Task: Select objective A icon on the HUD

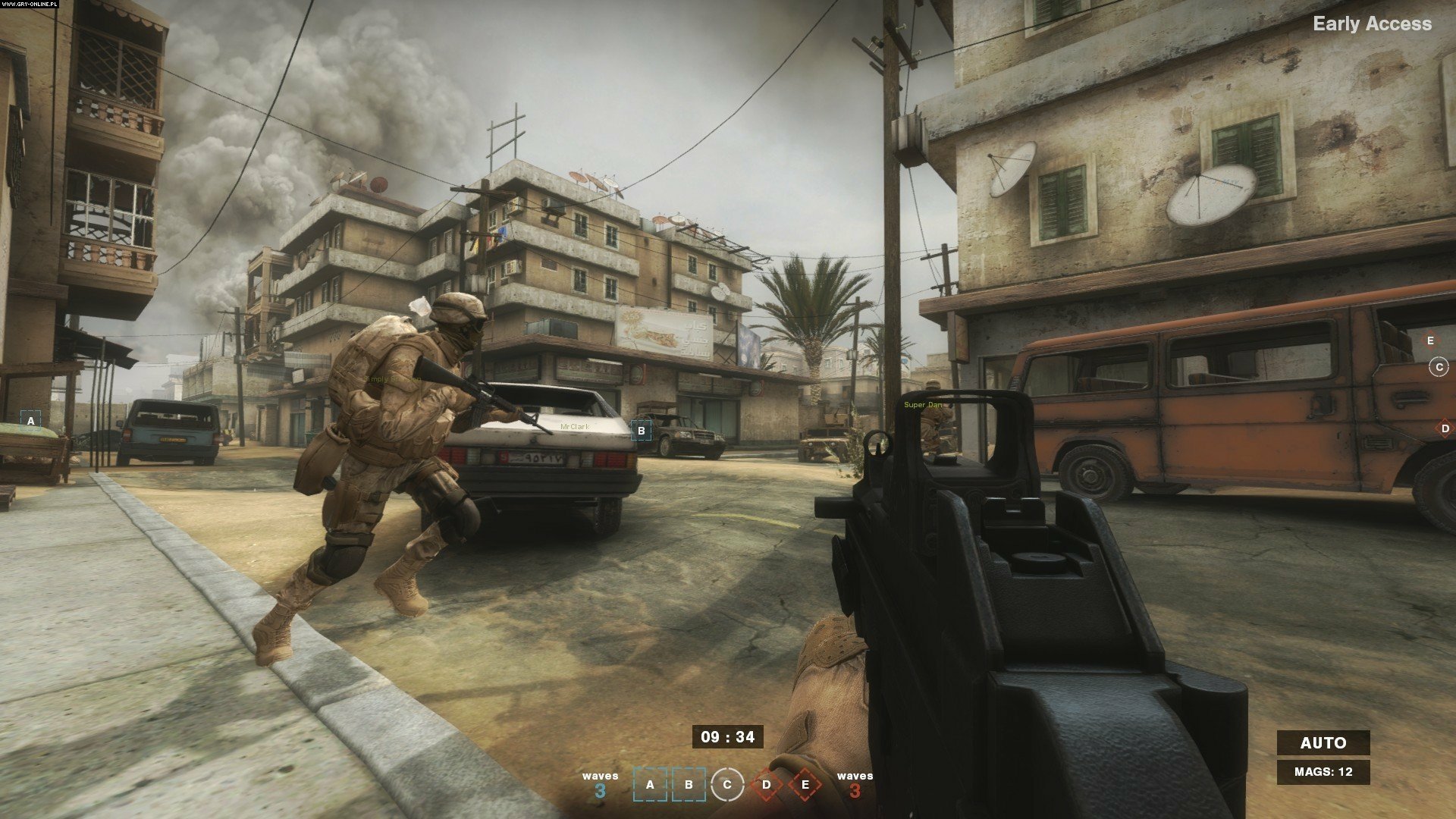Action: pyautogui.click(x=651, y=783)
